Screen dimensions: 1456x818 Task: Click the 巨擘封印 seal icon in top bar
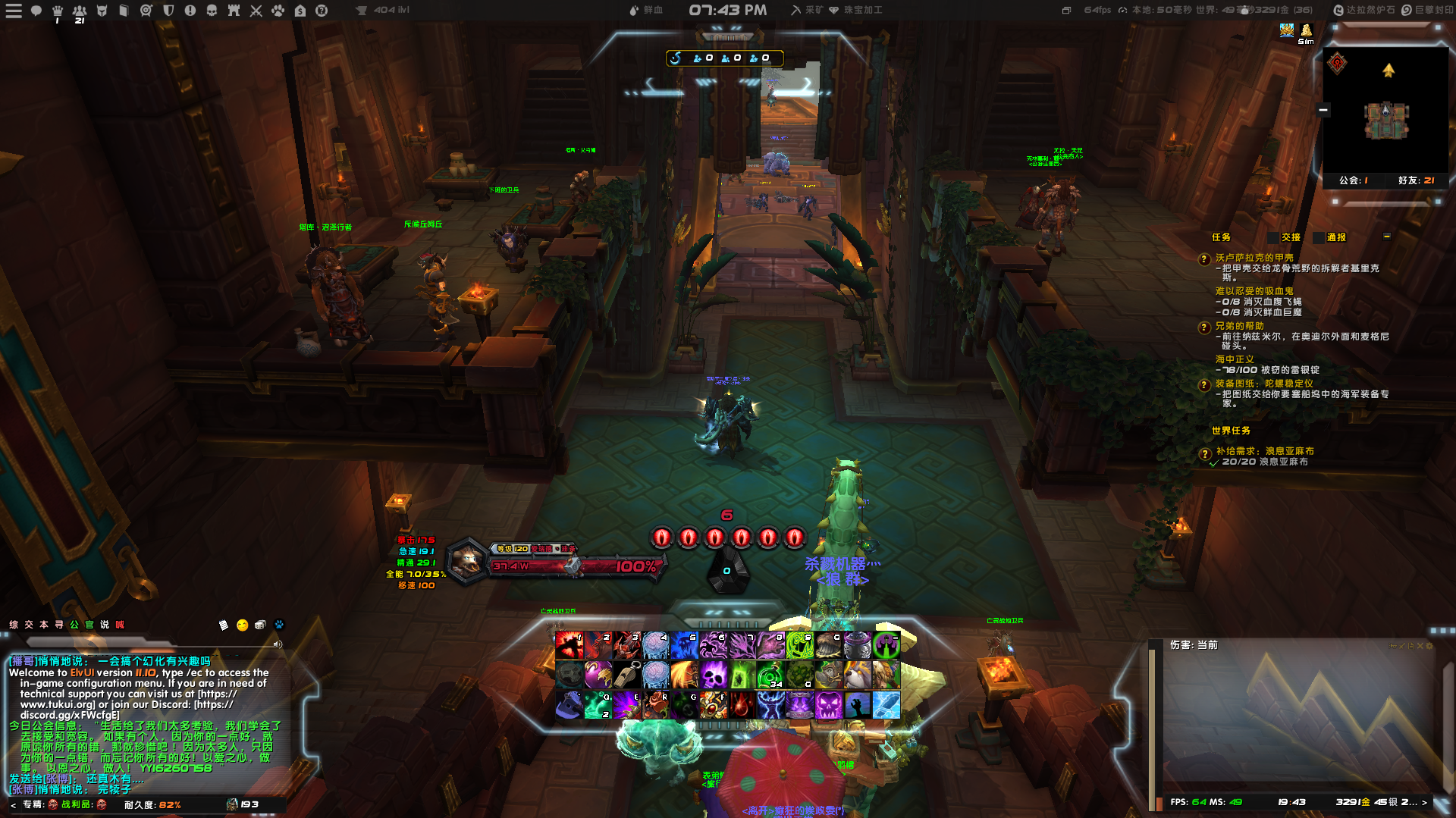(1407, 10)
